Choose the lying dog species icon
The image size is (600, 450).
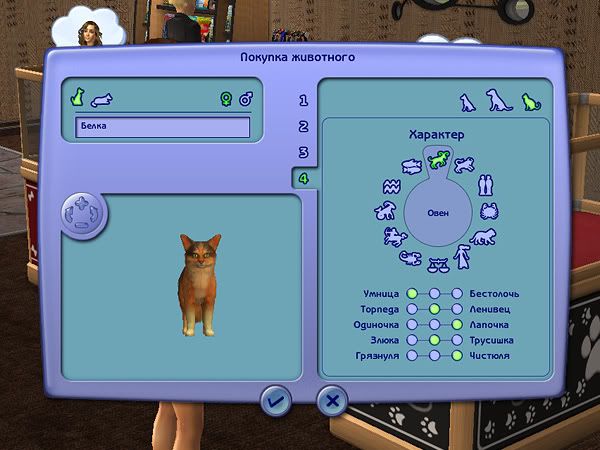pyautogui.click(x=102, y=100)
